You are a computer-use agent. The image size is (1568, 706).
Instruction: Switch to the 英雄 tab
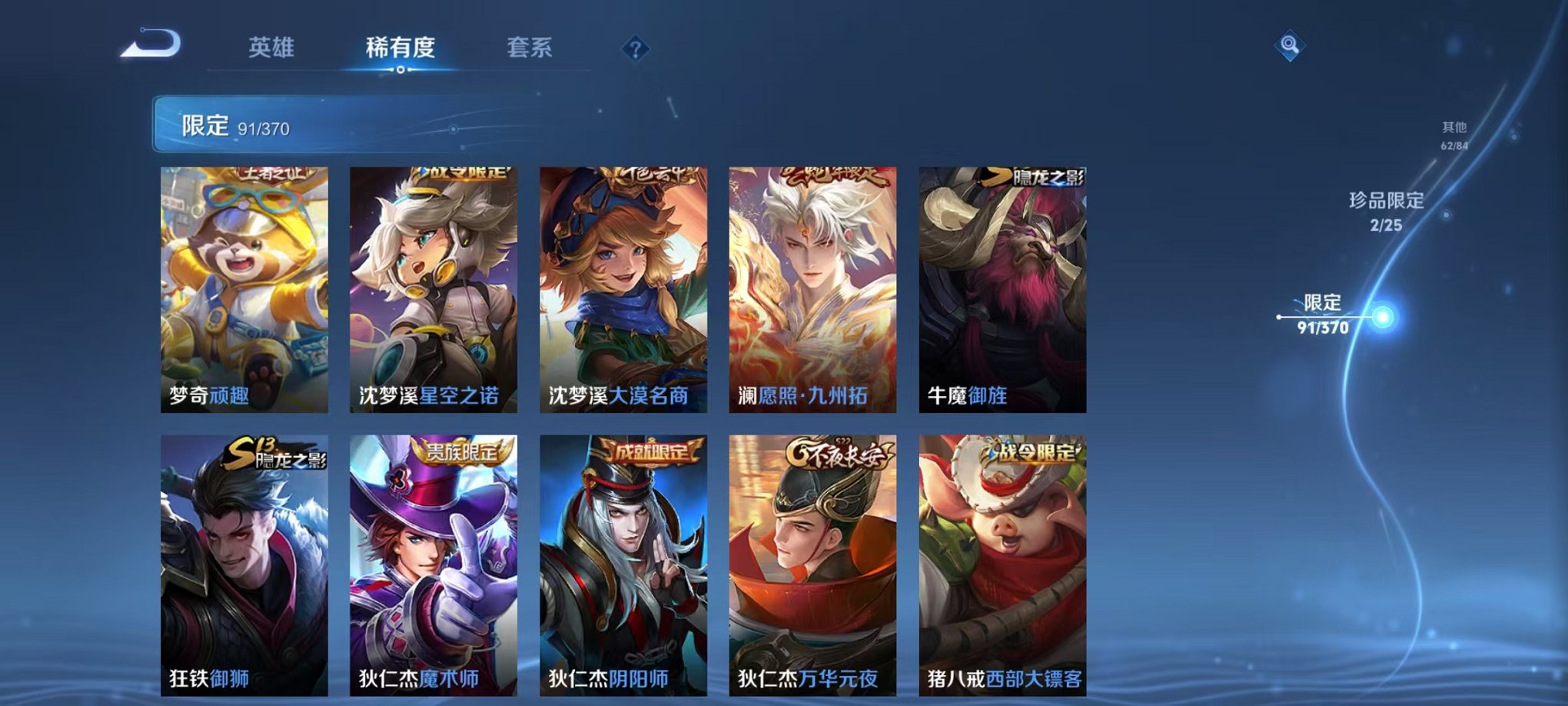coord(273,46)
